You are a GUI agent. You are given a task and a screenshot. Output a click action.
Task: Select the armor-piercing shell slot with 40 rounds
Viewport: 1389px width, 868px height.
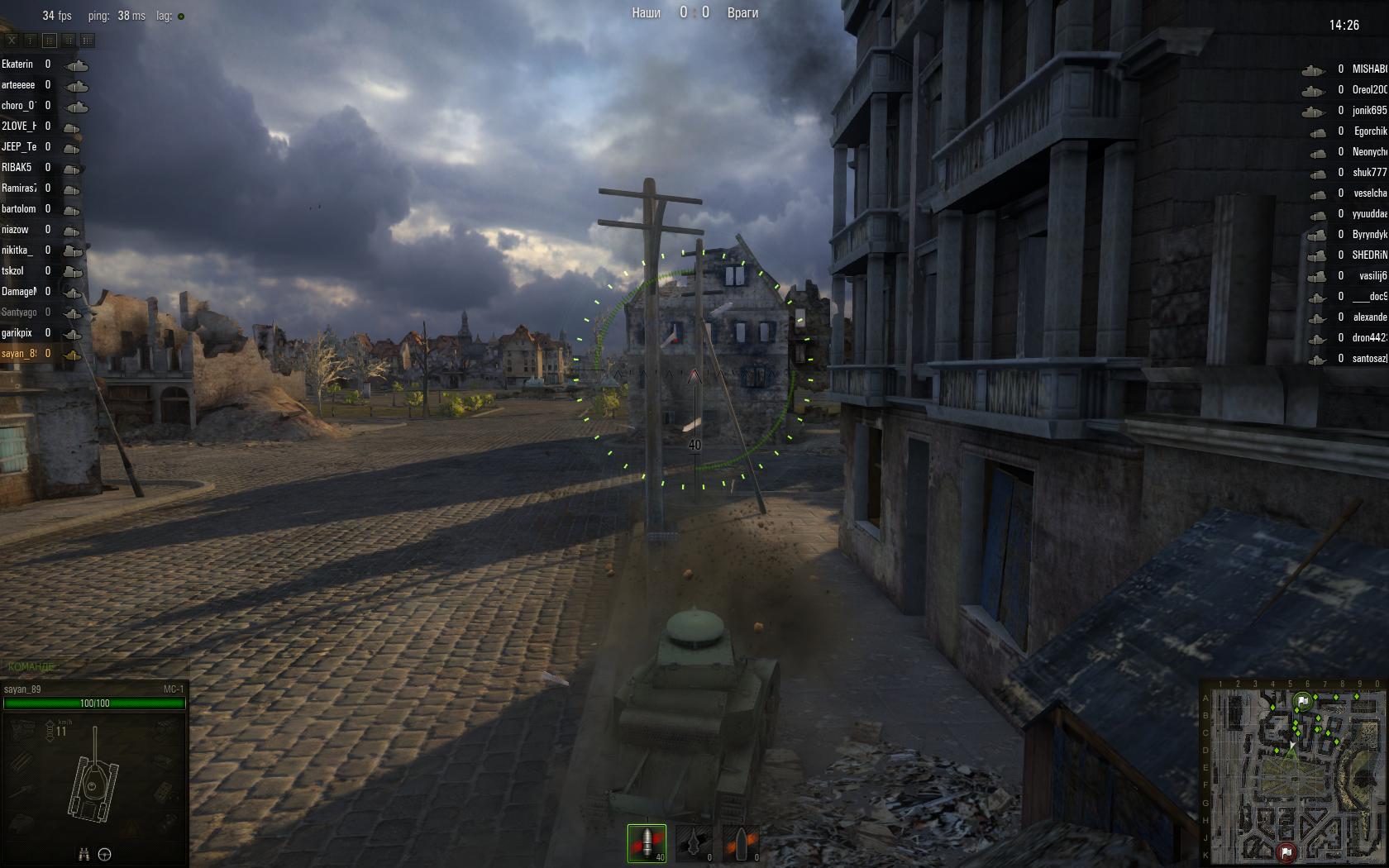(x=647, y=842)
